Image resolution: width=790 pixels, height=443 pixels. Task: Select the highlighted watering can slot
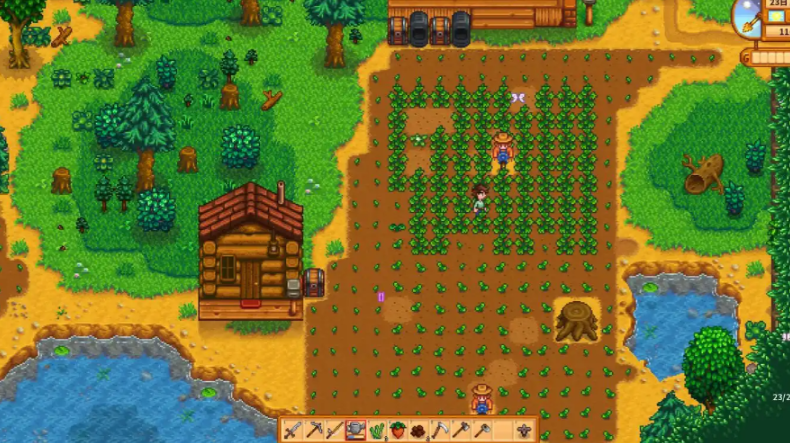(x=356, y=431)
